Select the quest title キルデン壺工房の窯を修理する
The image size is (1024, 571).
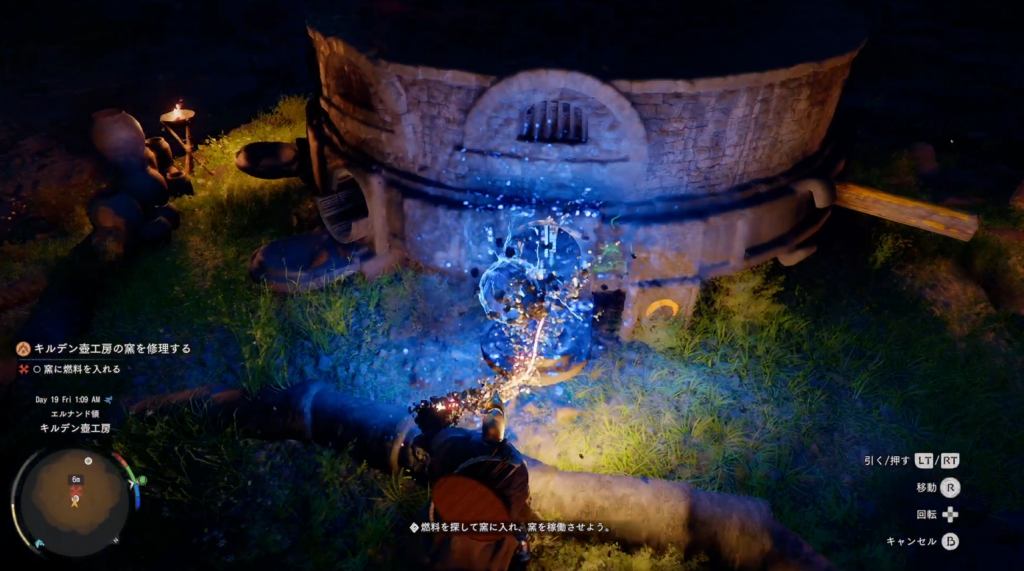pyautogui.click(x=112, y=349)
